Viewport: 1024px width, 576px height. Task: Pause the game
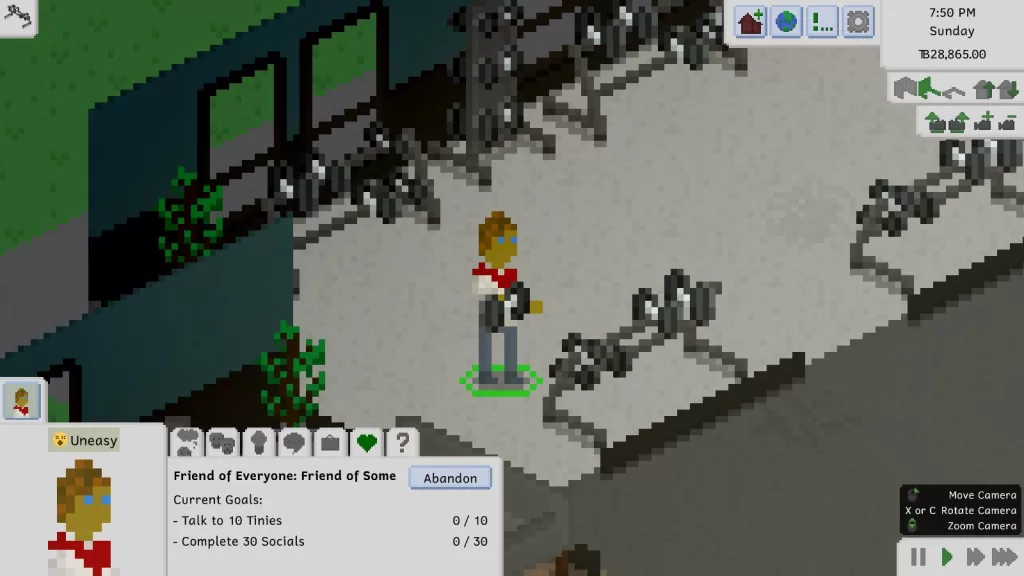click(918, 557)
